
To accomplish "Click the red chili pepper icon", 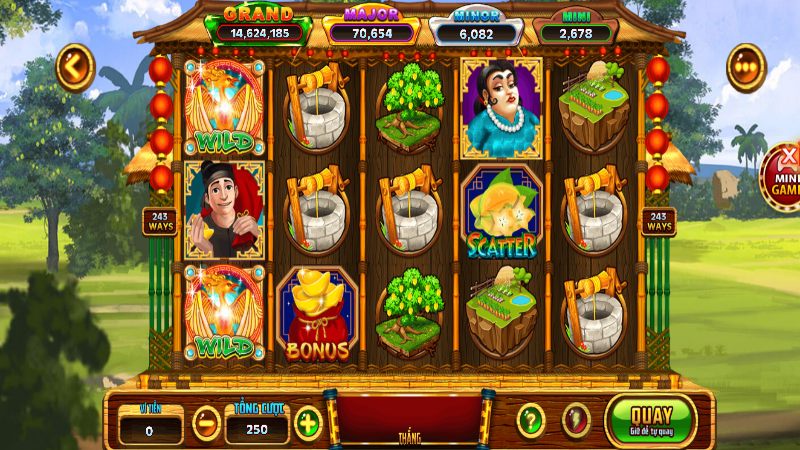I will pos(575,420).
